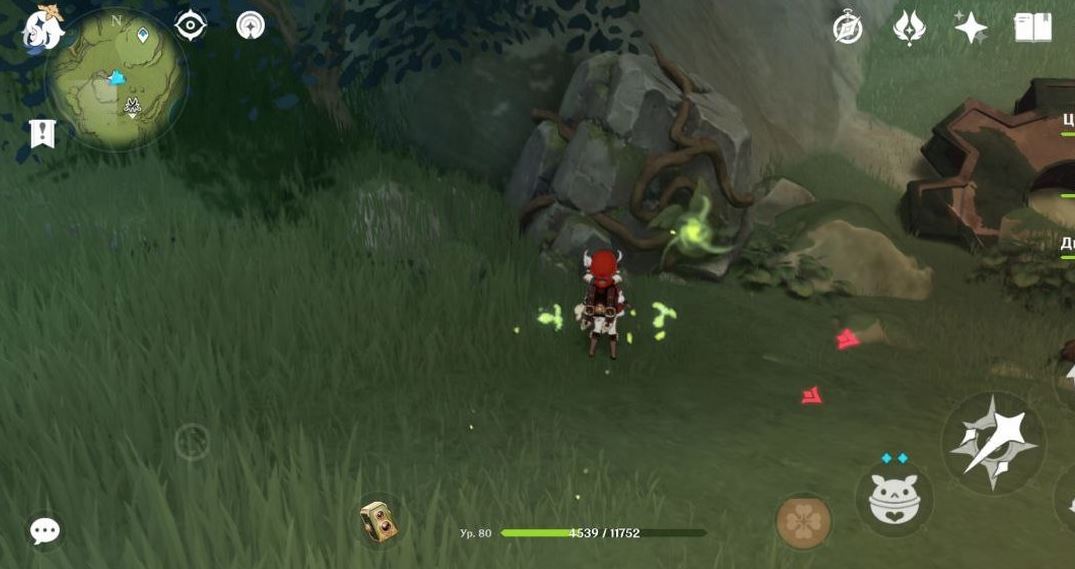
Task: Use the camera gadget icon
Action: click(x=378, y=521)
